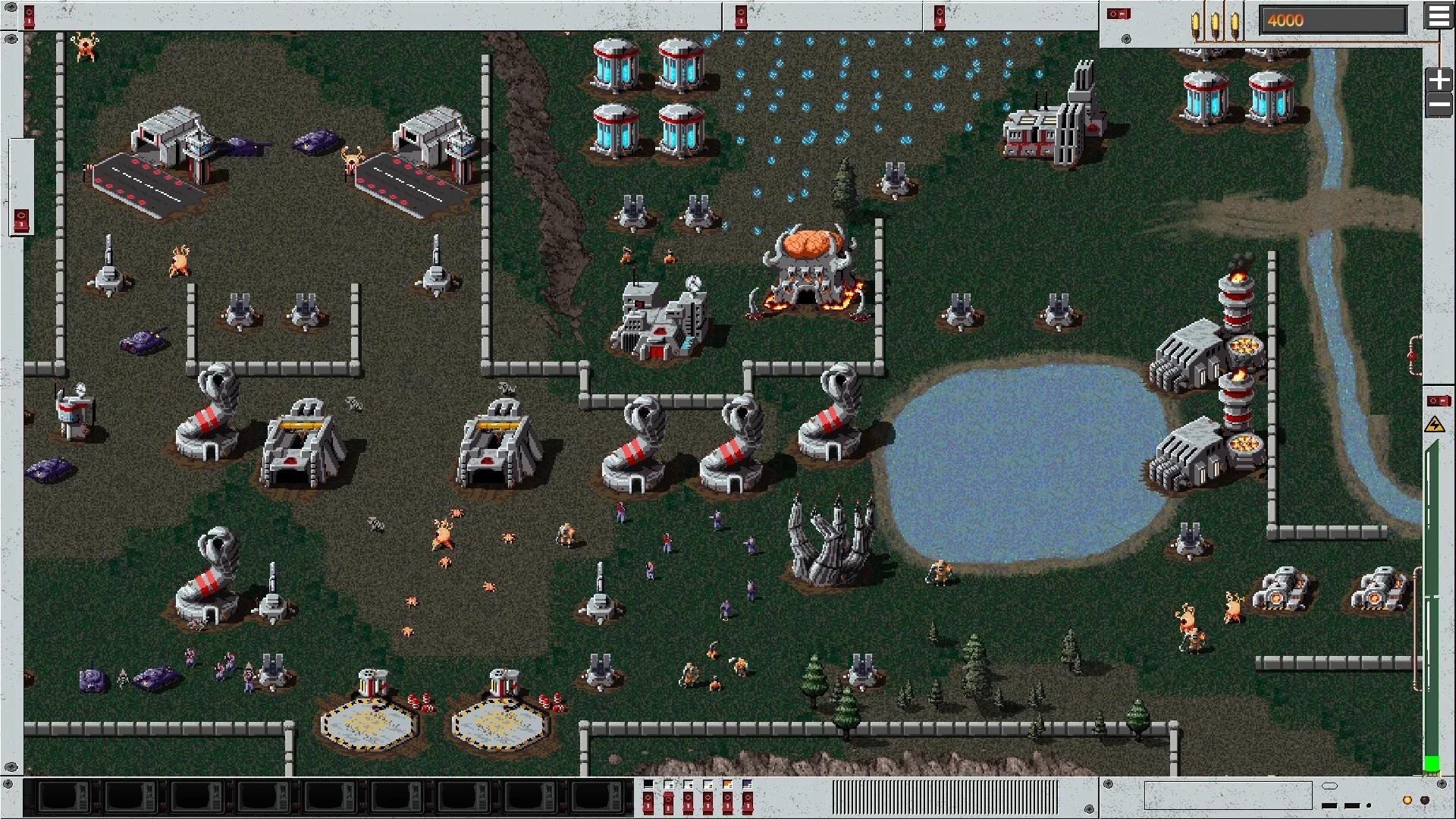The image size is (1456, 819).
Task: Open the hamburger menu at the top-right corner
Action: (x=1439, y=15)
